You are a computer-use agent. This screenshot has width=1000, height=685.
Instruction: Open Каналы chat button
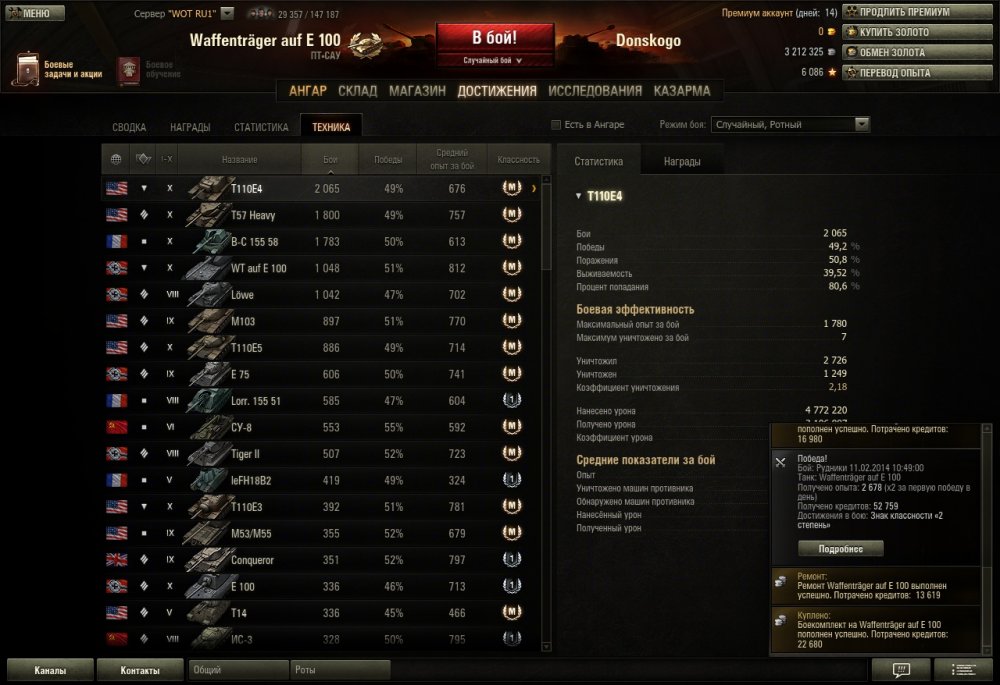click(x=50, y=670)
